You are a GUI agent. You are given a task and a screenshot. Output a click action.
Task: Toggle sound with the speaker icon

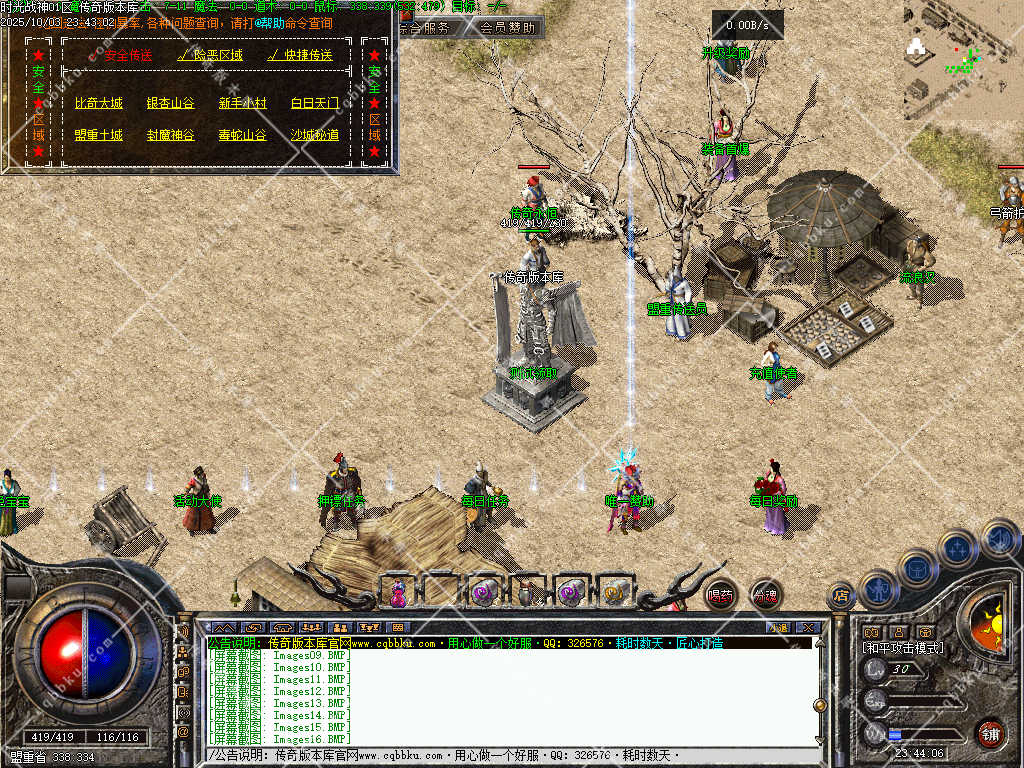point(1000,540)
